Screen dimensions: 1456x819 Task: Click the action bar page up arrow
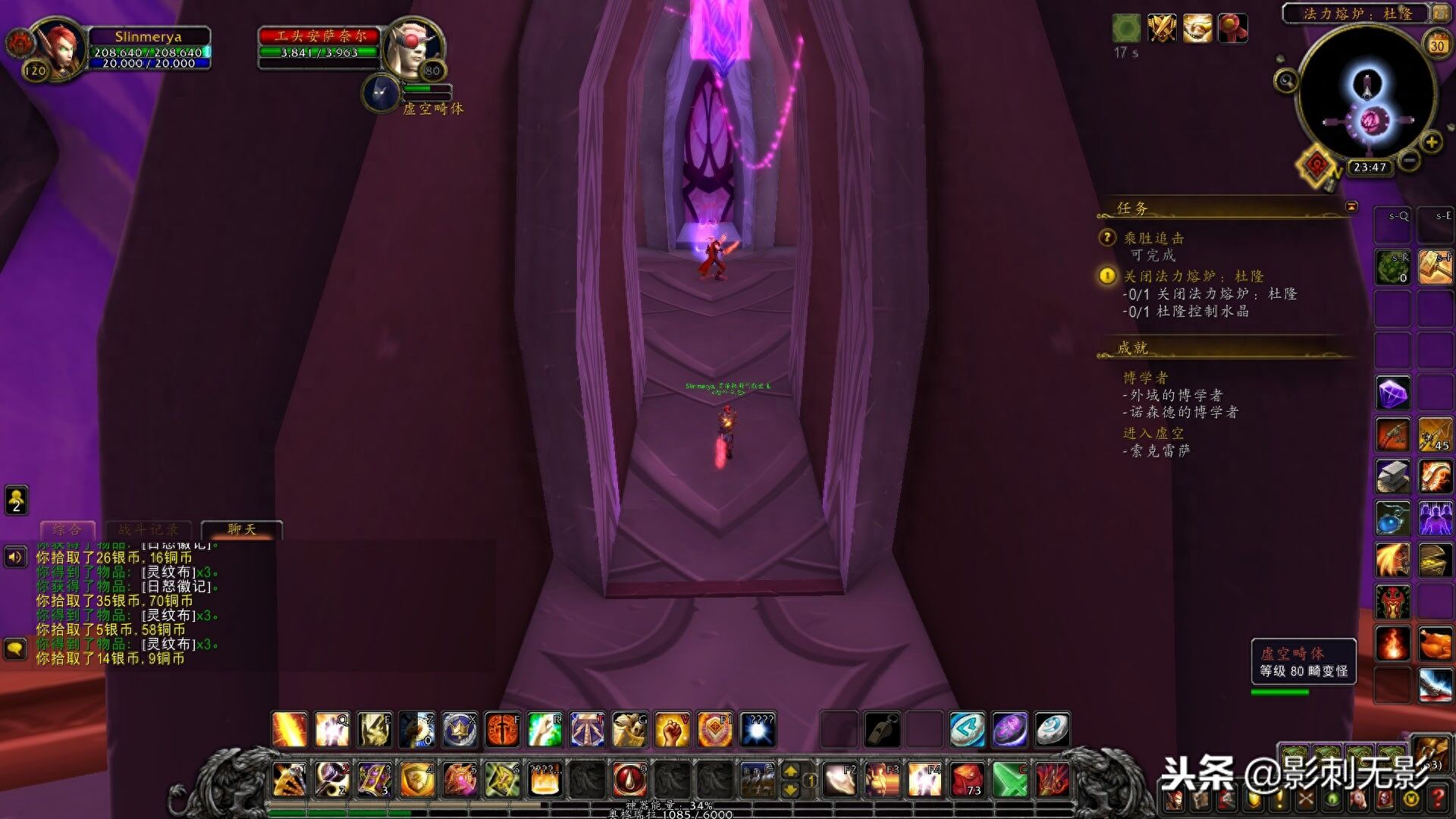[x=790, y=771]
